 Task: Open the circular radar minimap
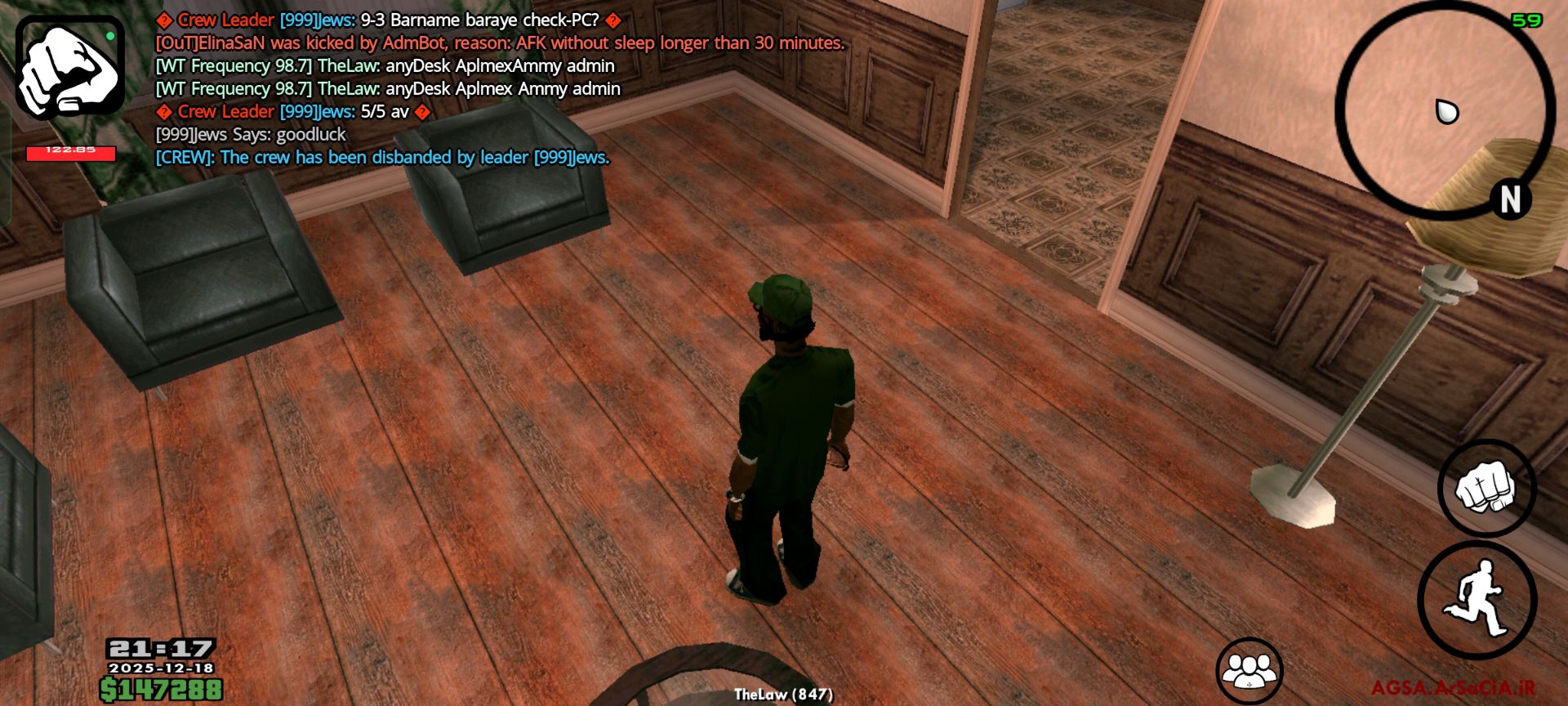click(1444, 111)
